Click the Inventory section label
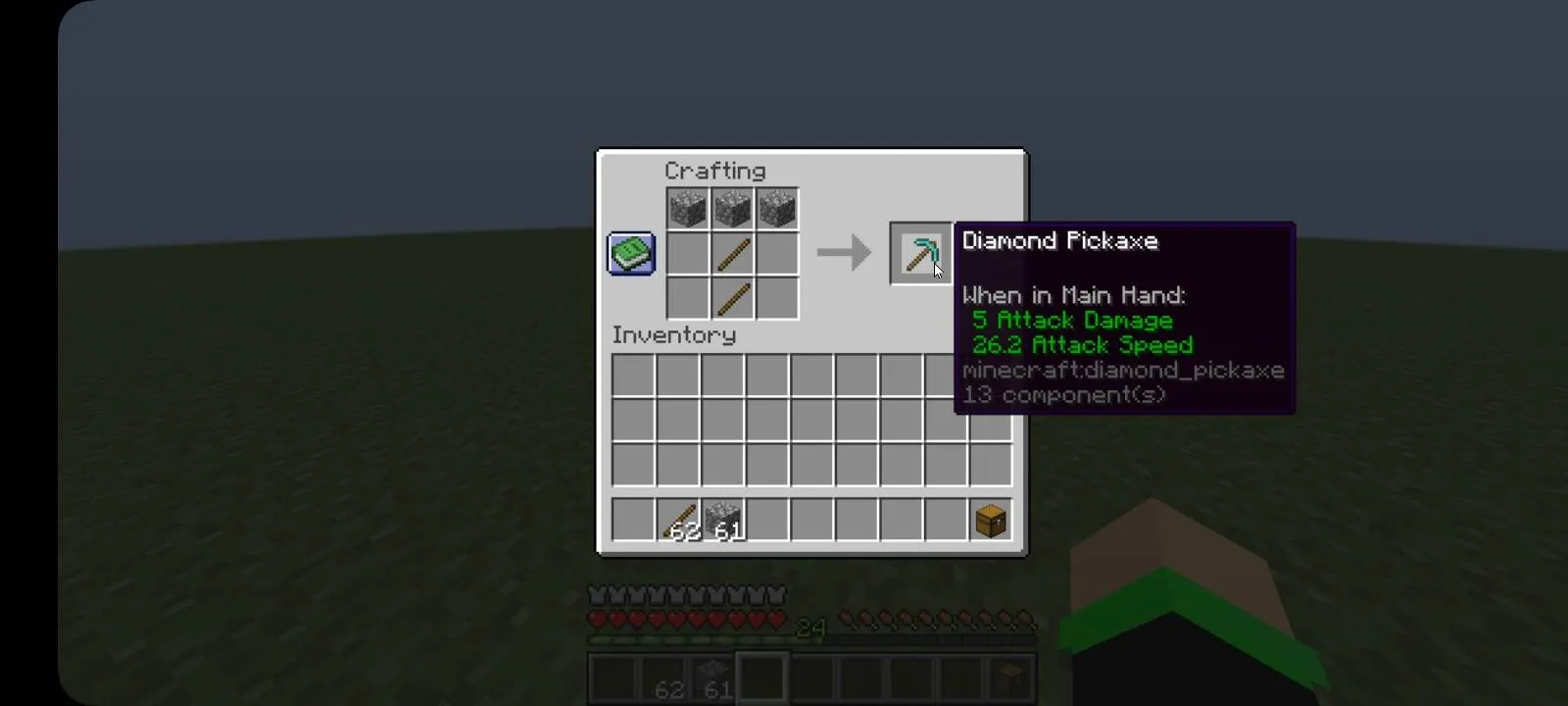1568x706 pixels. tap(673, 335)
